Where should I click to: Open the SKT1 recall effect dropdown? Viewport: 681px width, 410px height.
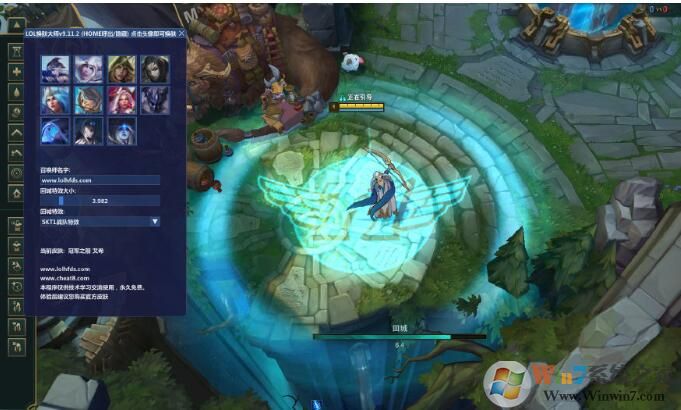pos(100,221)
